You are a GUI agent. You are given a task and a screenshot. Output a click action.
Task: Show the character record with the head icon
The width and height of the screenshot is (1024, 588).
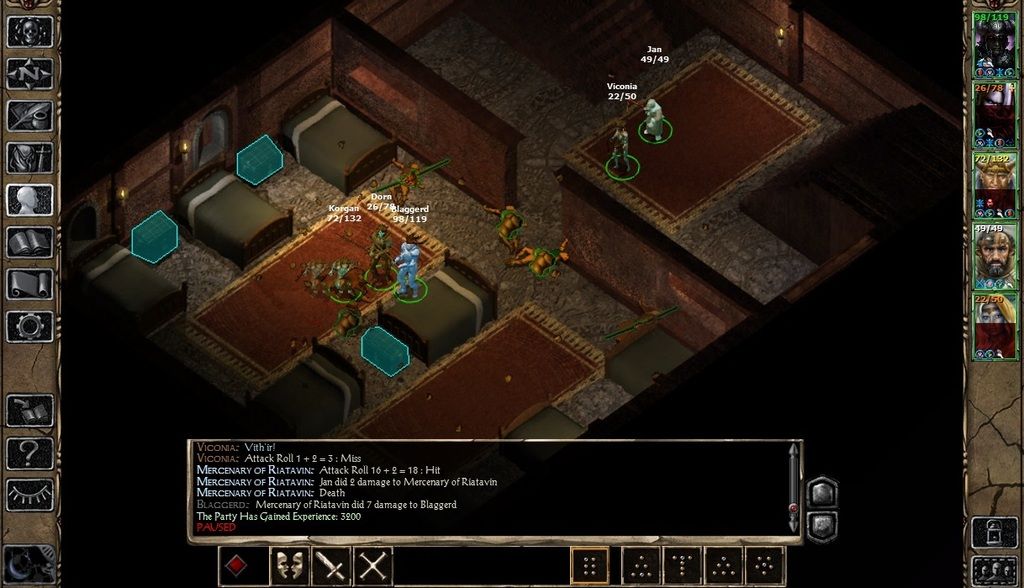[x=30, y=199]
